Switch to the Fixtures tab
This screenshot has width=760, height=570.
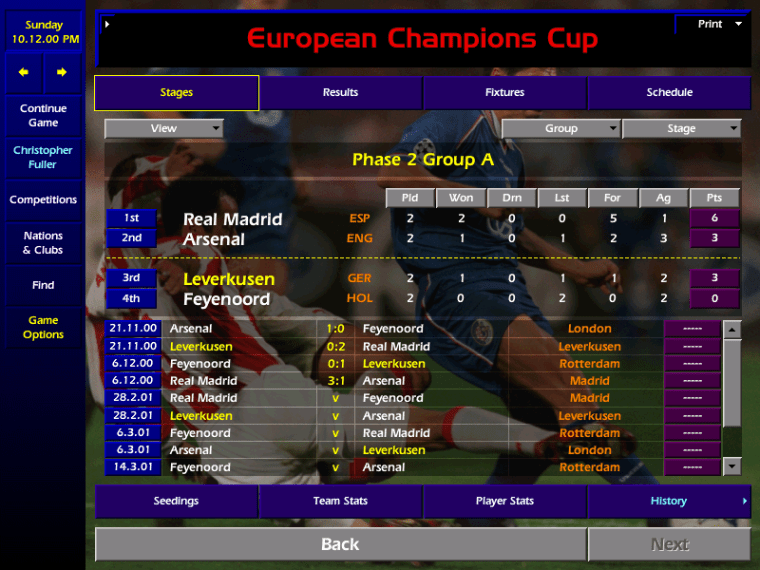[505, 93]
